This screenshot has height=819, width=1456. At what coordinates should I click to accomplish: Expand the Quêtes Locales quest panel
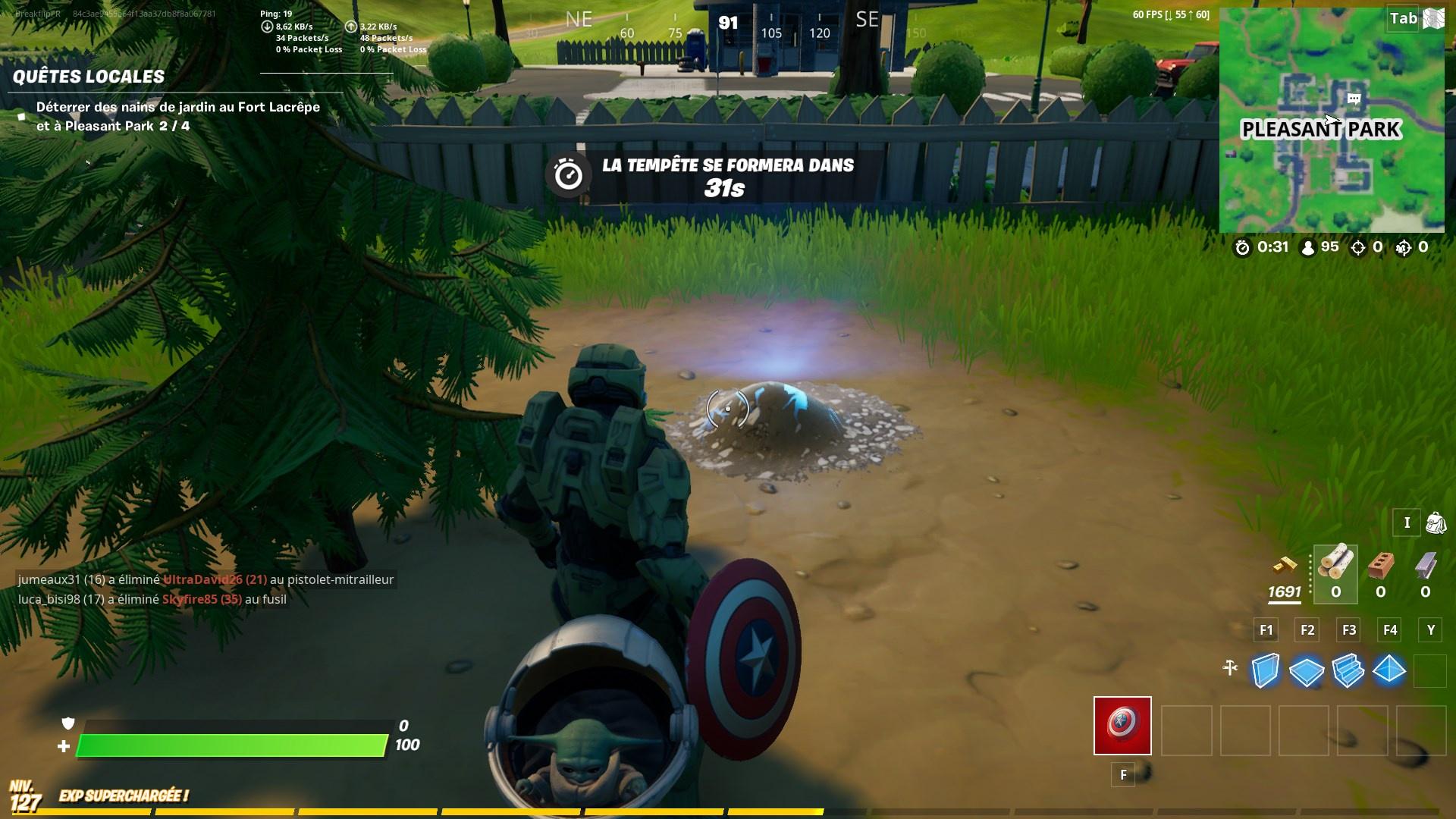point(89,77)
